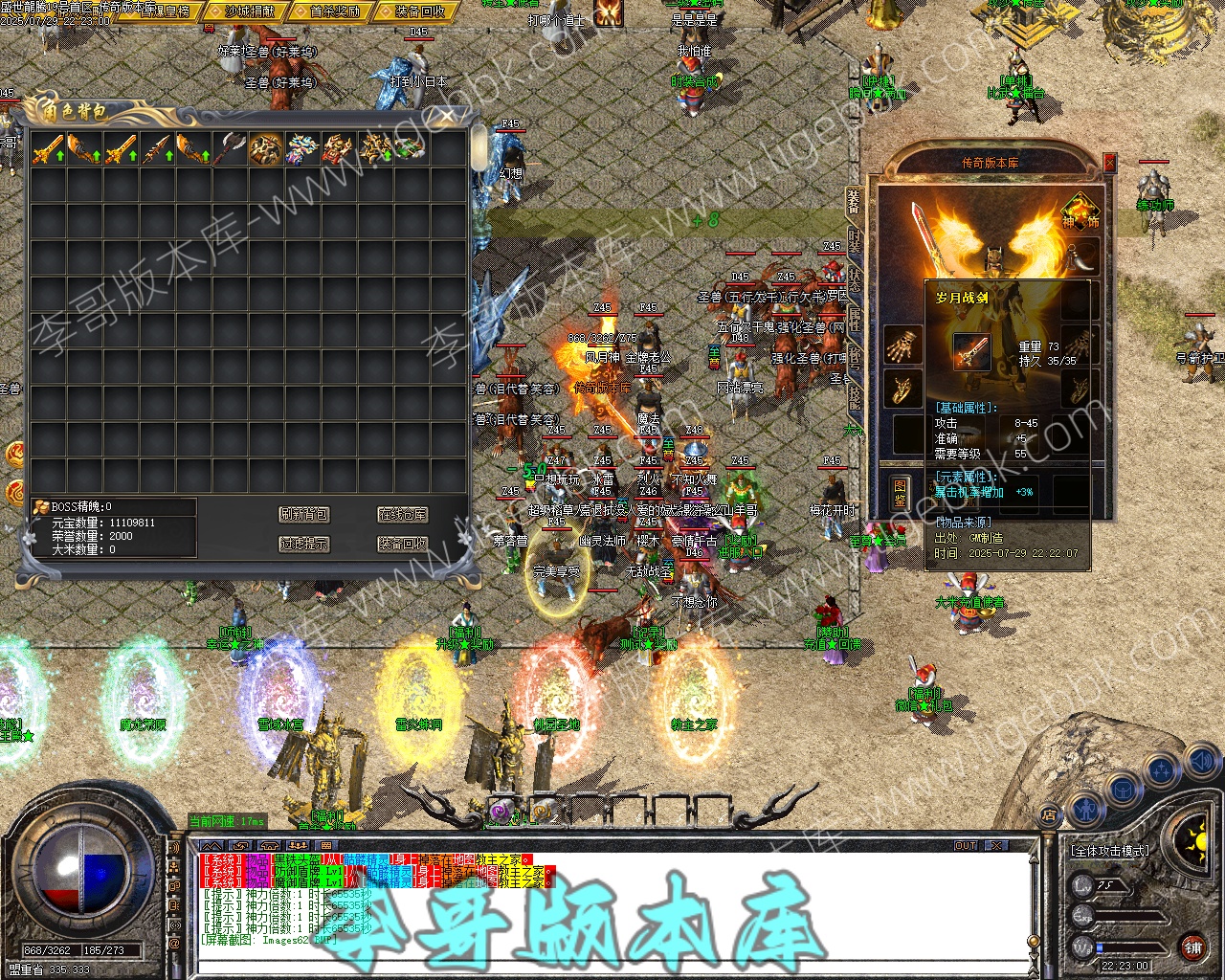
Task: Switch to the 状态 status tab
Action: (854, 280)
